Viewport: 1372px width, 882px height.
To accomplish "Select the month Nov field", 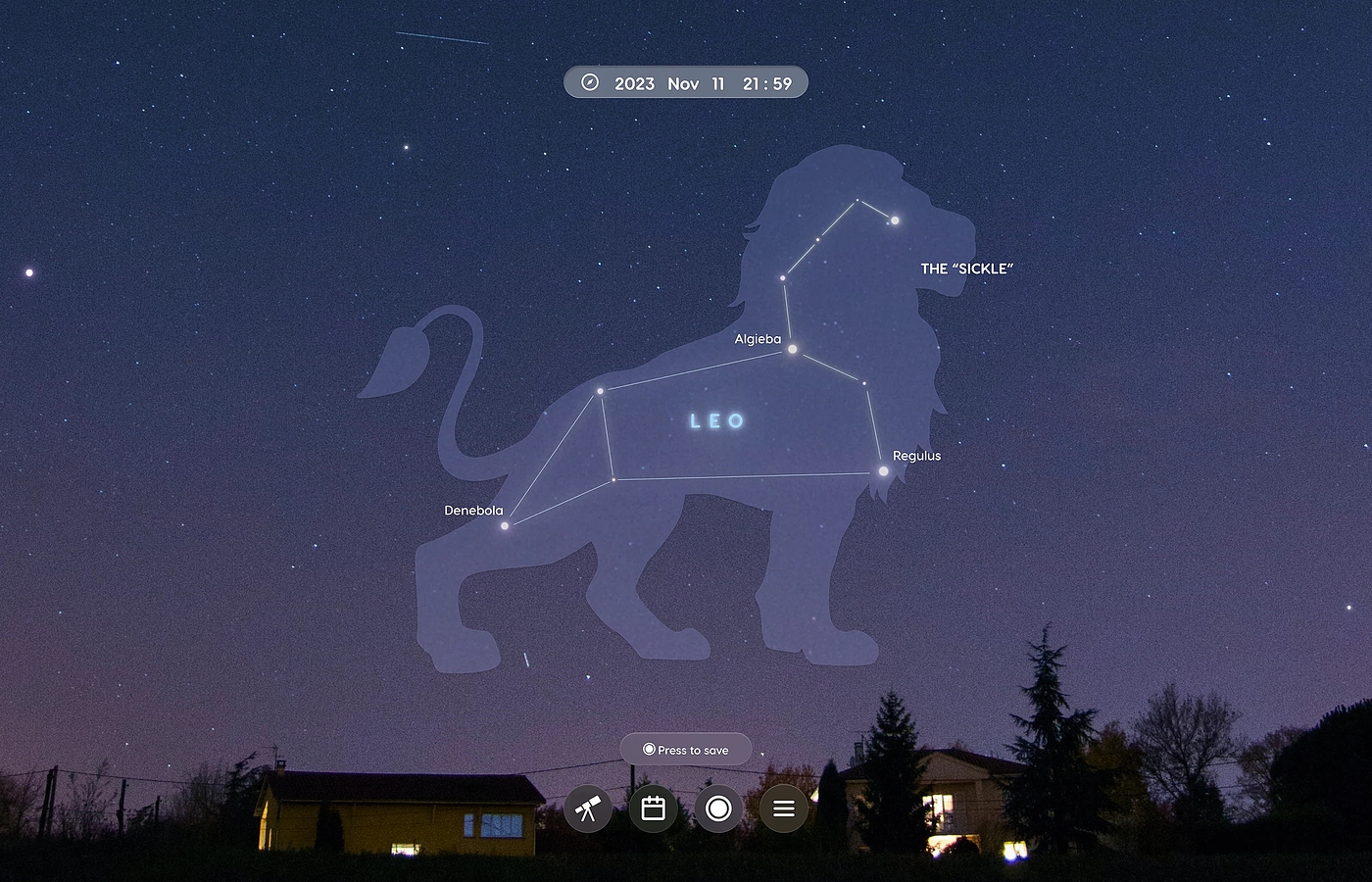I will 683,84.
